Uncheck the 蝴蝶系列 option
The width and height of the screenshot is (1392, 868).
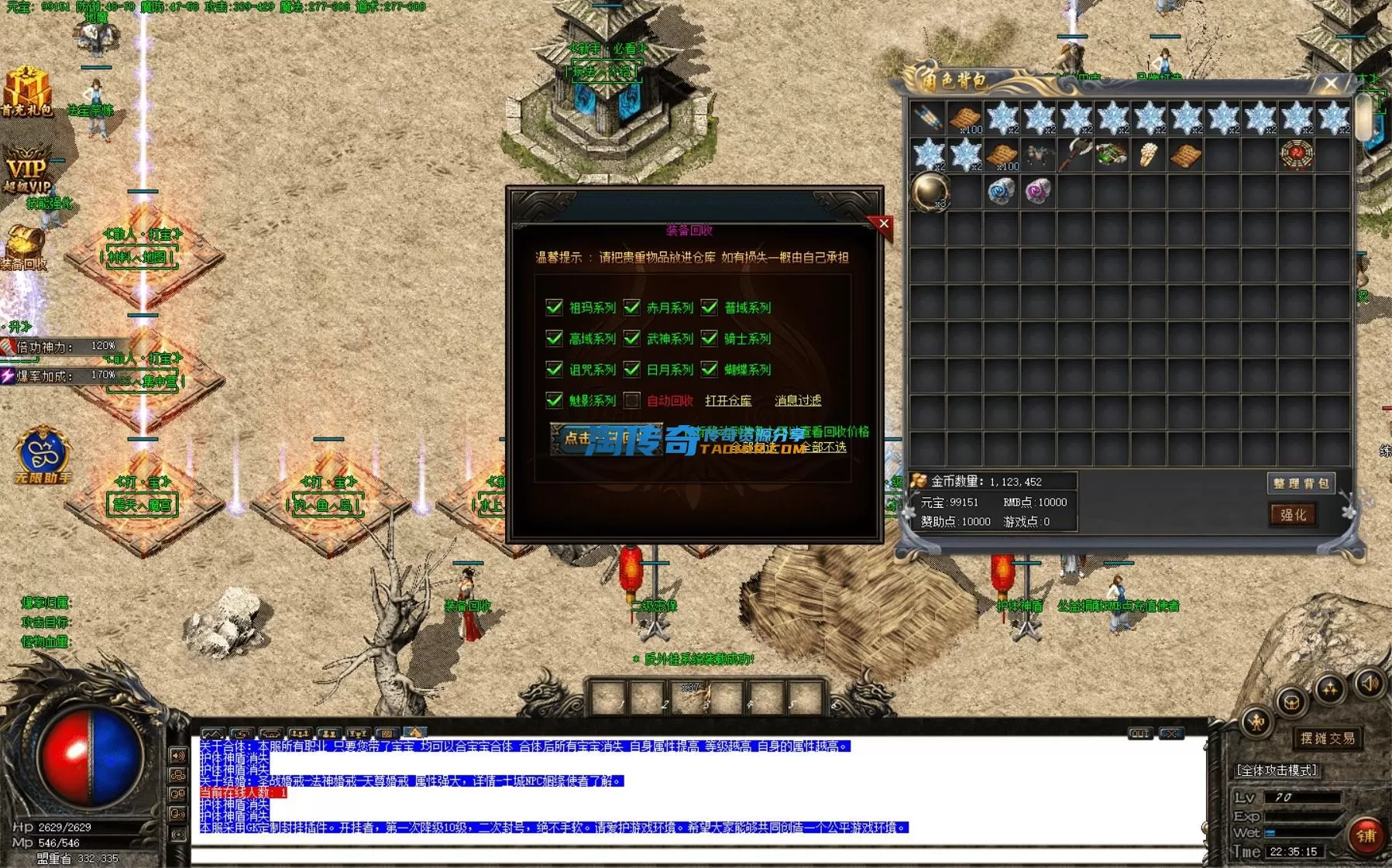point(710,369)
